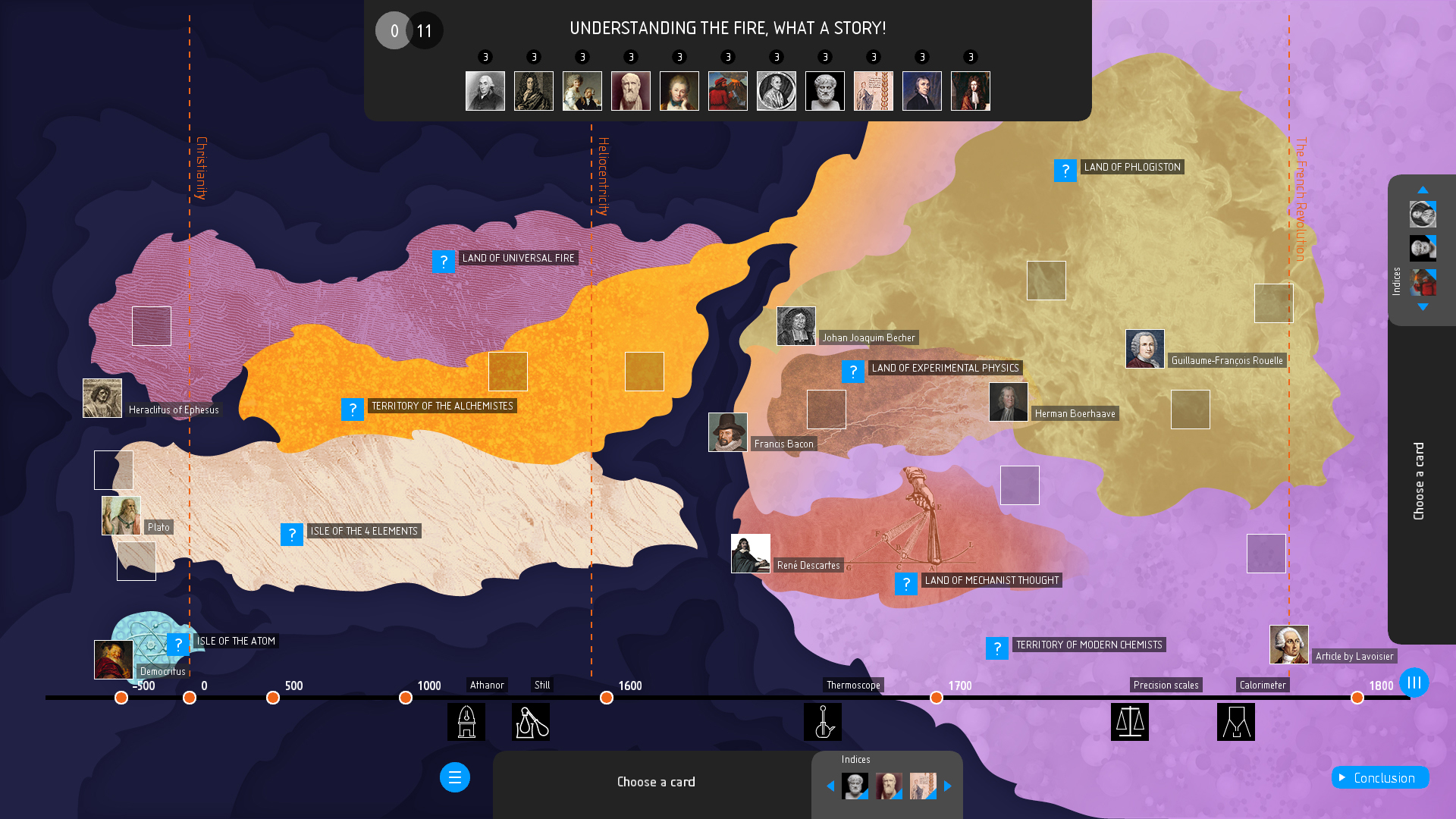The width and height of the screenshot is (1456, 819).
Task: Open Land of Mechanist Thought question mark
Action: tap(905, 584)
